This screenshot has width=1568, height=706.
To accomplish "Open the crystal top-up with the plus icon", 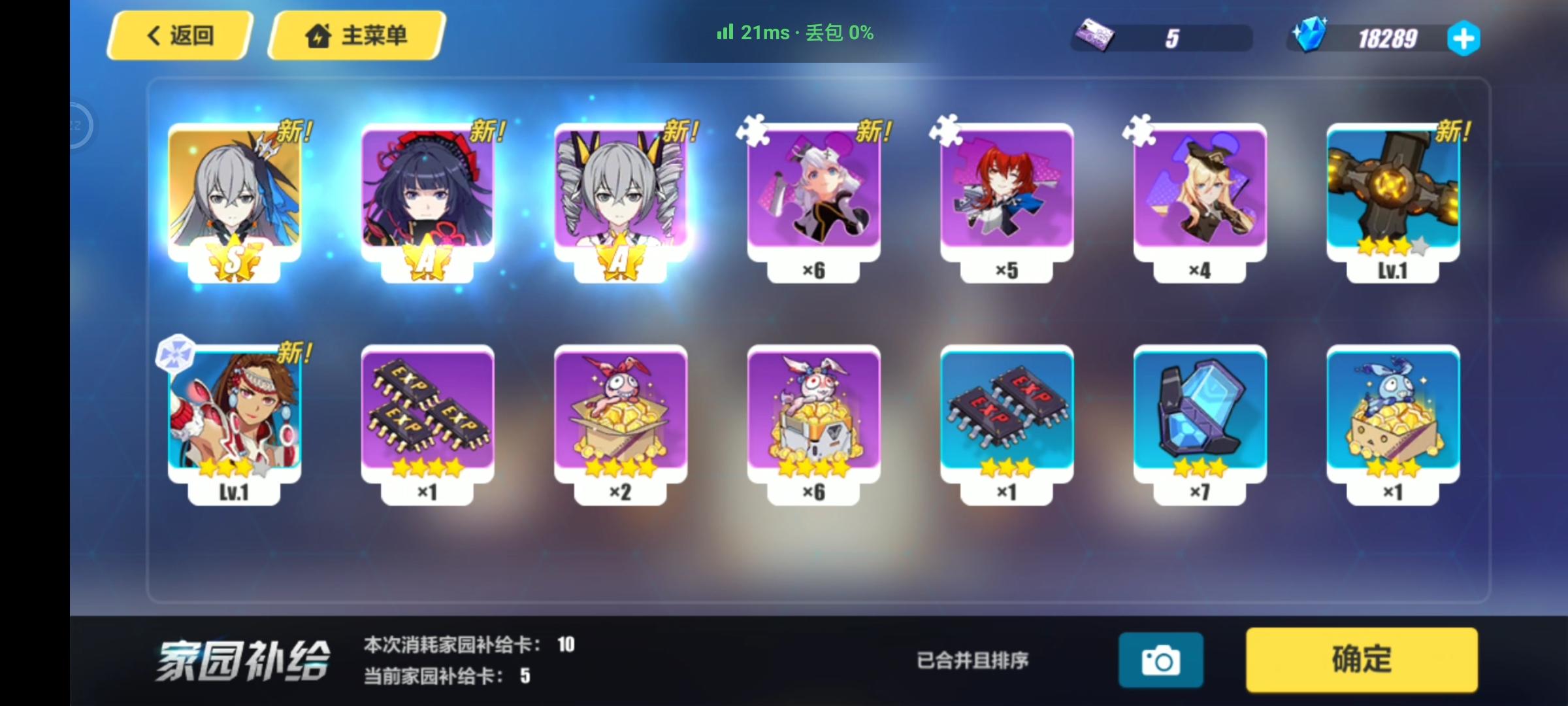I will [1465, 39].
